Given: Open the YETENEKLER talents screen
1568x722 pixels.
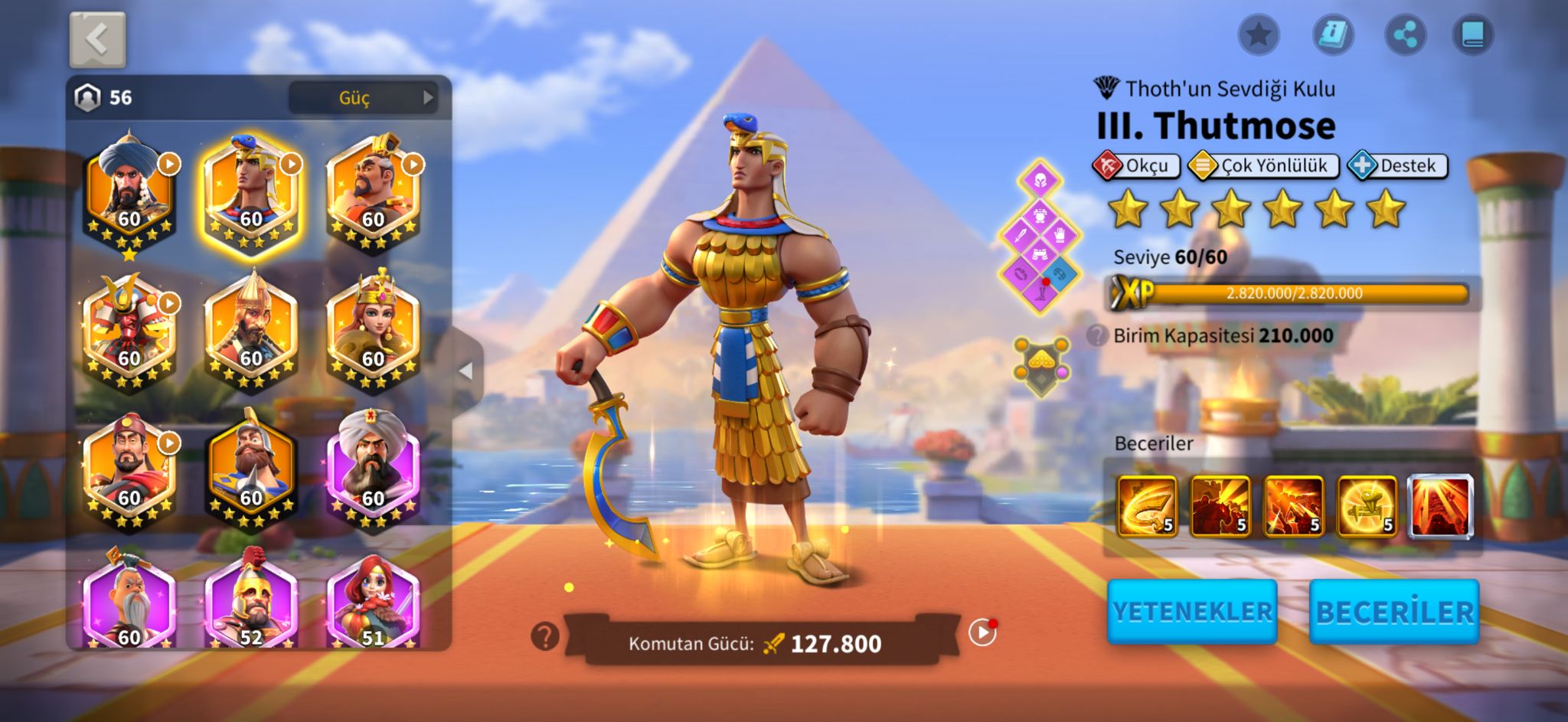Looking at the screenshot, I should (x=1192, y=611).
